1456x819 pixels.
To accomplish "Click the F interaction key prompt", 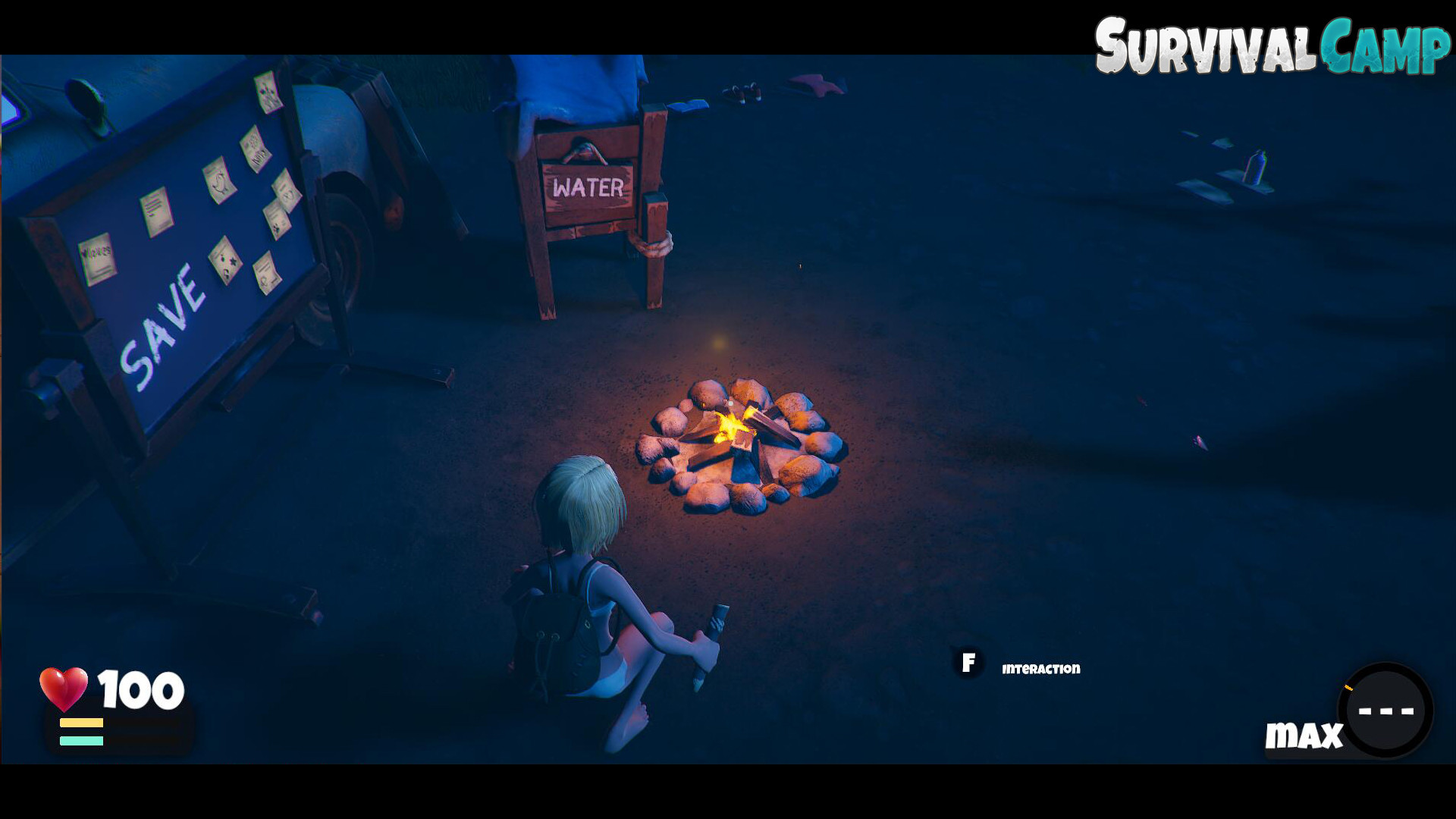I will point(968,663).
